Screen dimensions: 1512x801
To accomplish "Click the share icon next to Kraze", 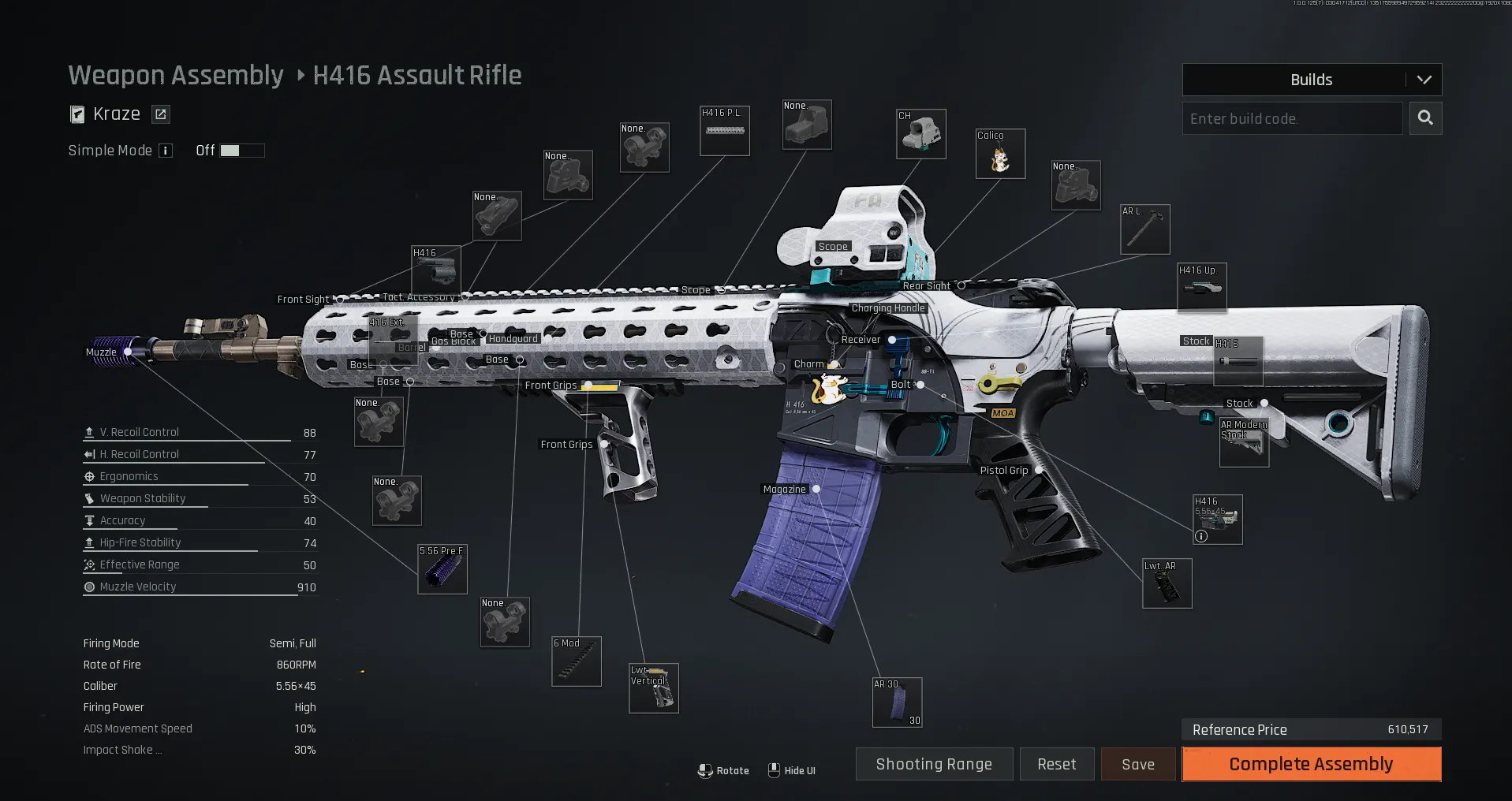I will (x=160, y=114).
